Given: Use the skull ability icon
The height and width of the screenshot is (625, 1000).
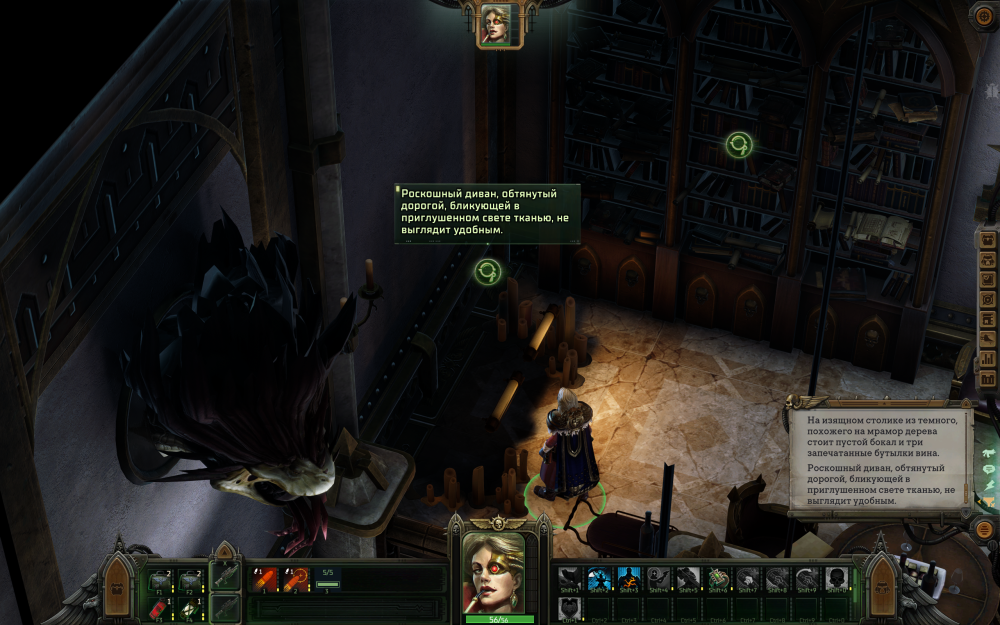Looking at the screenshot, I should click(x=836, y=579).
